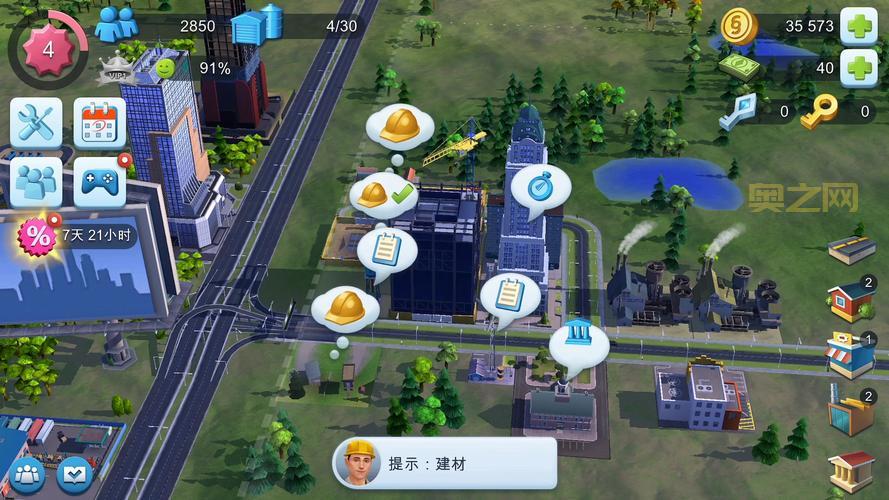The image size is (889, 500).
Task: Open the wrench and screwdriver build tools
Action: 36,123
